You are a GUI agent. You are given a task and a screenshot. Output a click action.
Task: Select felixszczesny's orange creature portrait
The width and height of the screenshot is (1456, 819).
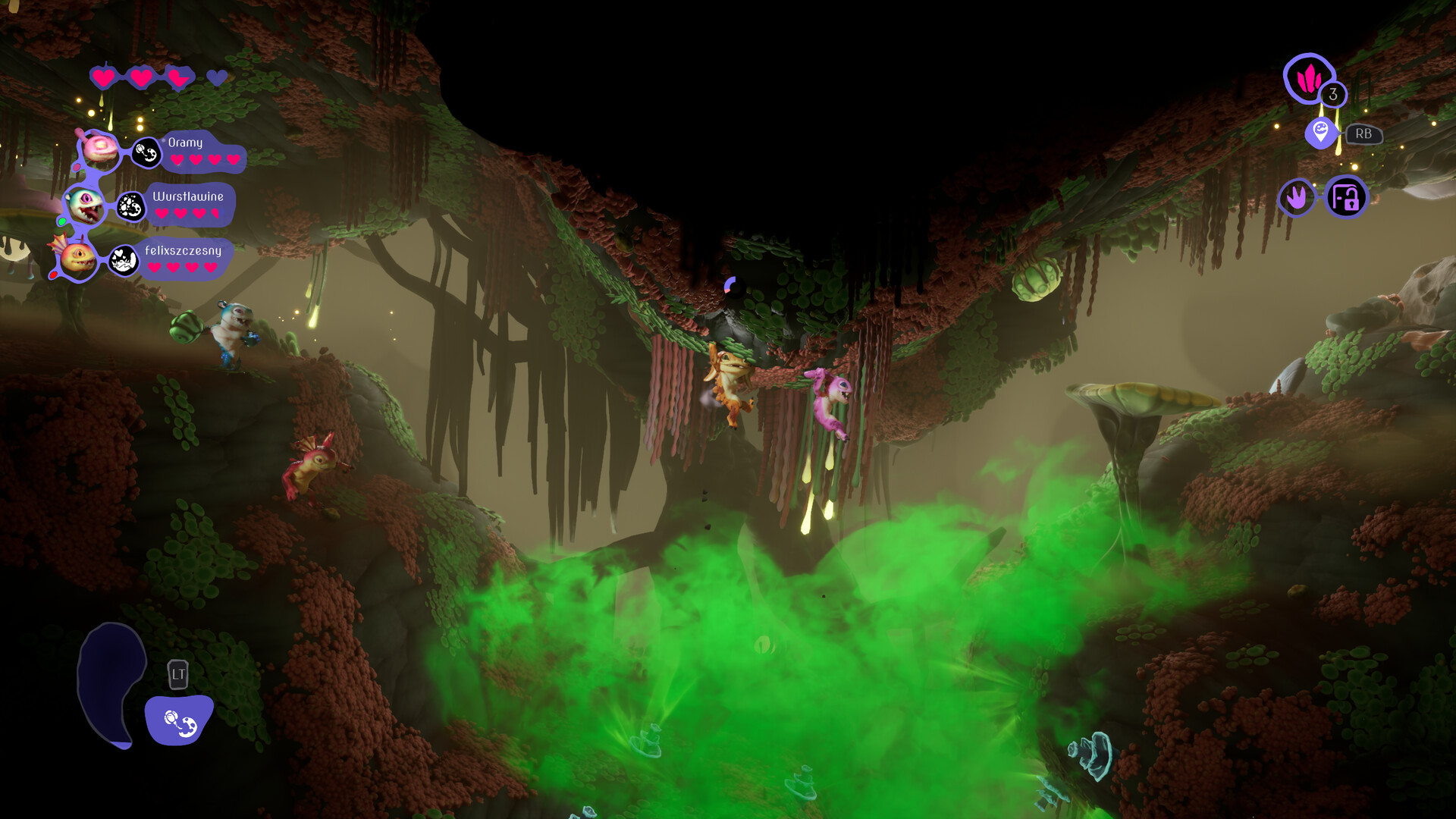click(78, 259)
